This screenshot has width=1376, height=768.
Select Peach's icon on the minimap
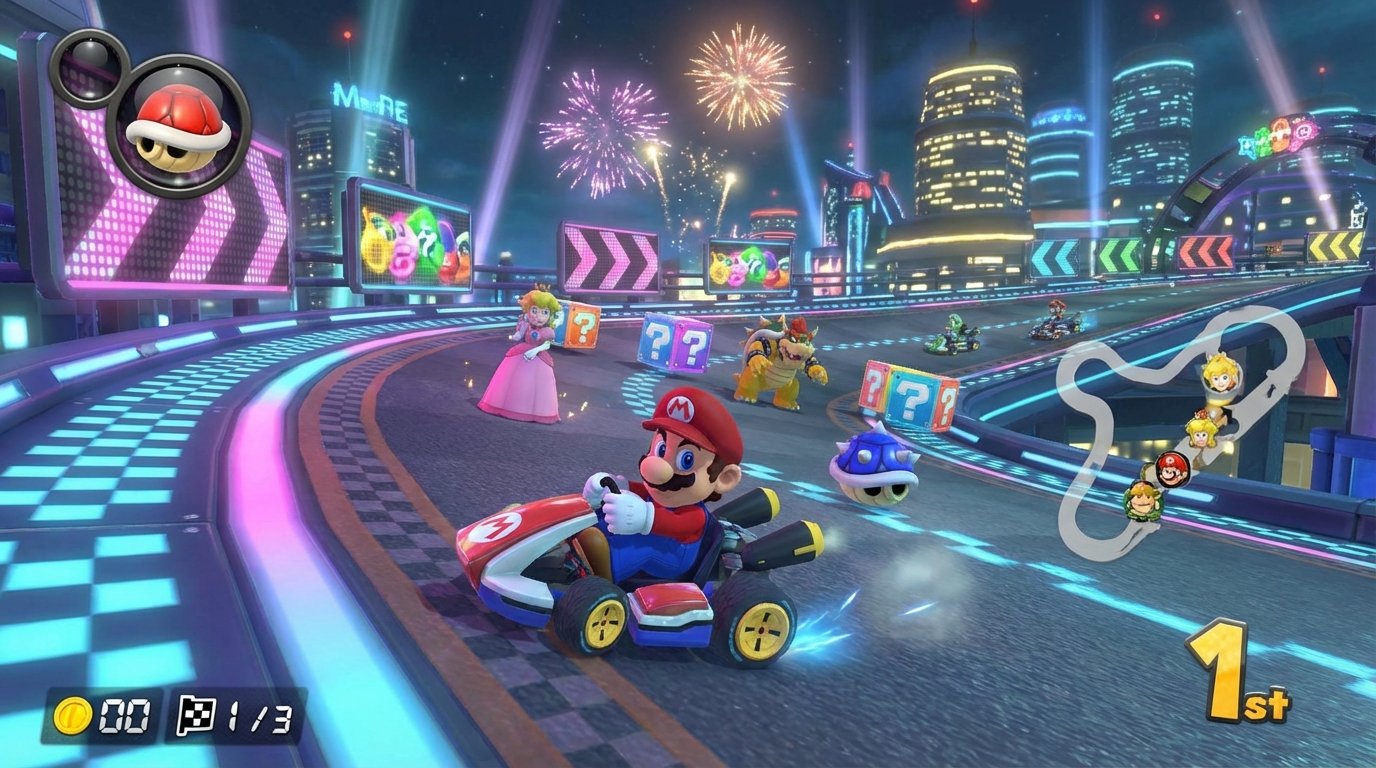coord(1200,434)
